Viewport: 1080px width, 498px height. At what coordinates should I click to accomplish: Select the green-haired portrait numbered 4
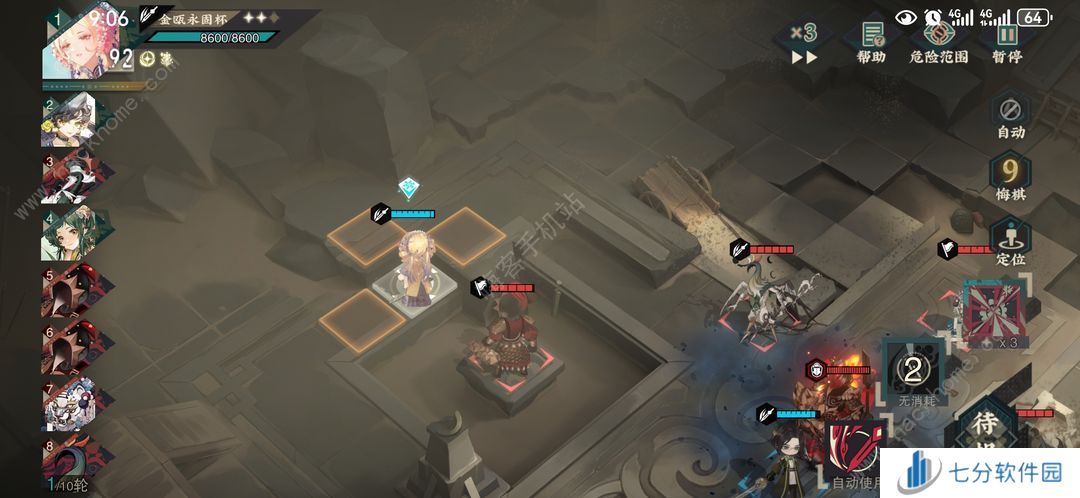(x=70, y=234)
